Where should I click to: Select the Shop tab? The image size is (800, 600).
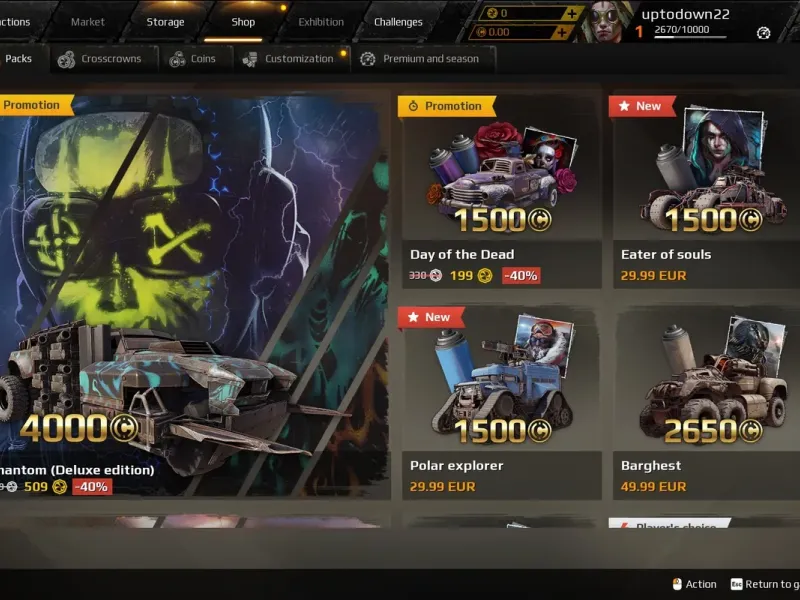(243, 22)
